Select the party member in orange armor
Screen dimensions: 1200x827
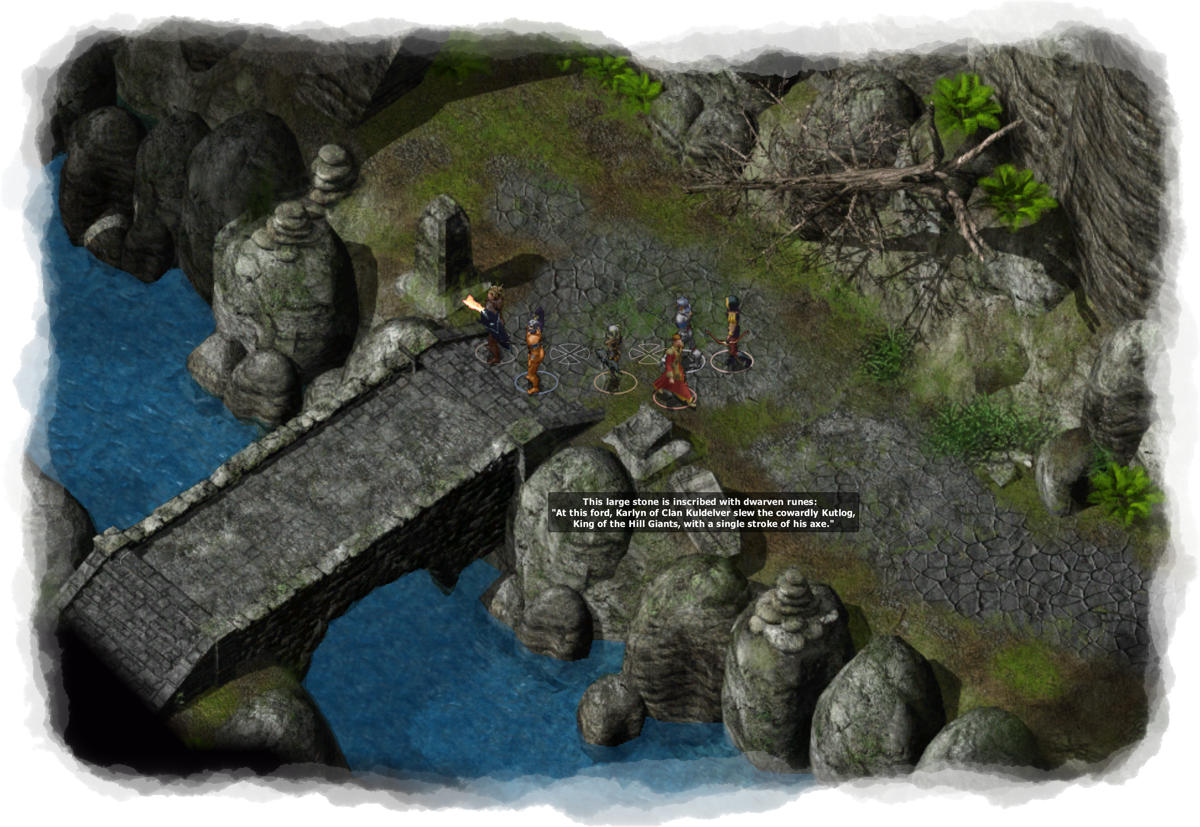click(533, 350)
